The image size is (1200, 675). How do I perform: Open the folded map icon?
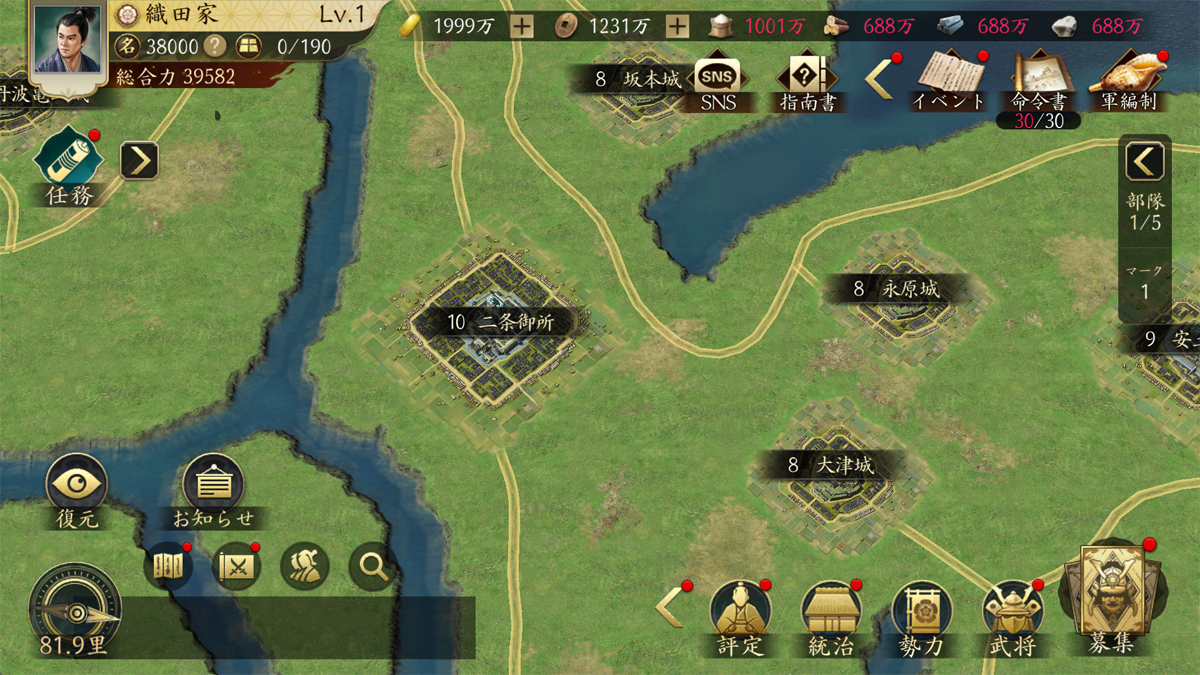coord(168,568)
